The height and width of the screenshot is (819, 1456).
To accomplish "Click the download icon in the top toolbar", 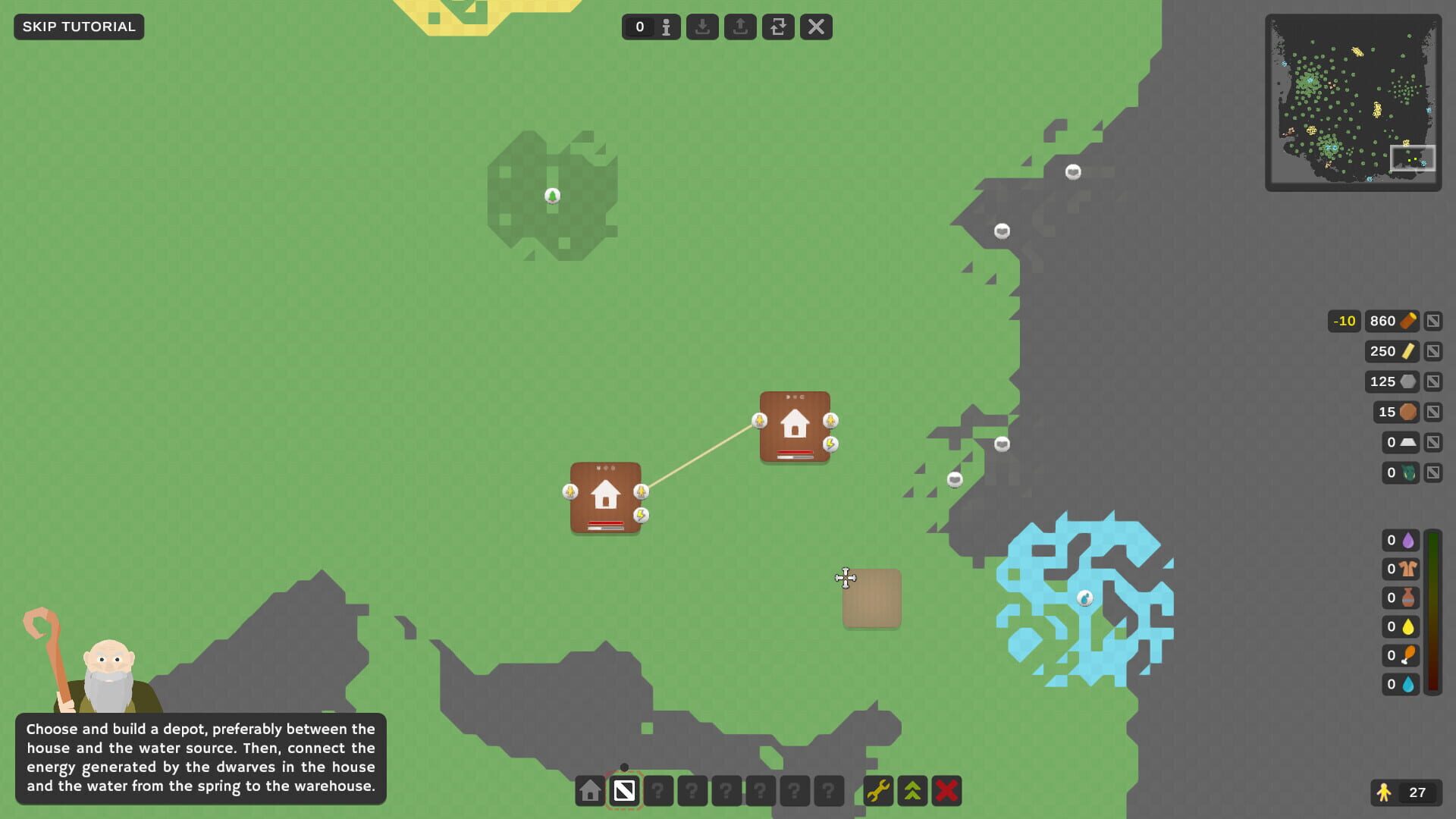I will [702, 27].
